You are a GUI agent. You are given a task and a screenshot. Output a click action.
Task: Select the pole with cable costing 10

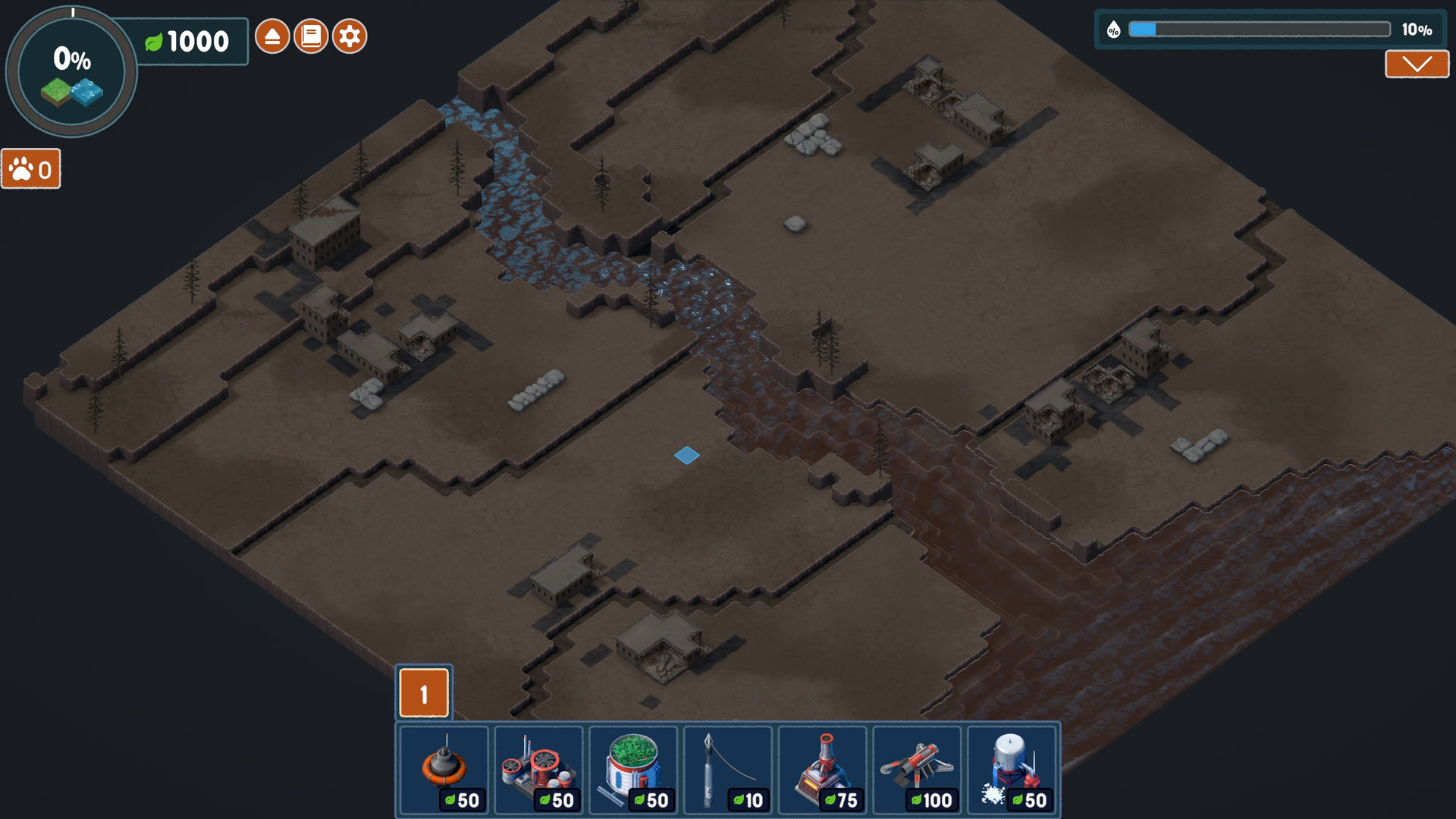coord(728,769)
